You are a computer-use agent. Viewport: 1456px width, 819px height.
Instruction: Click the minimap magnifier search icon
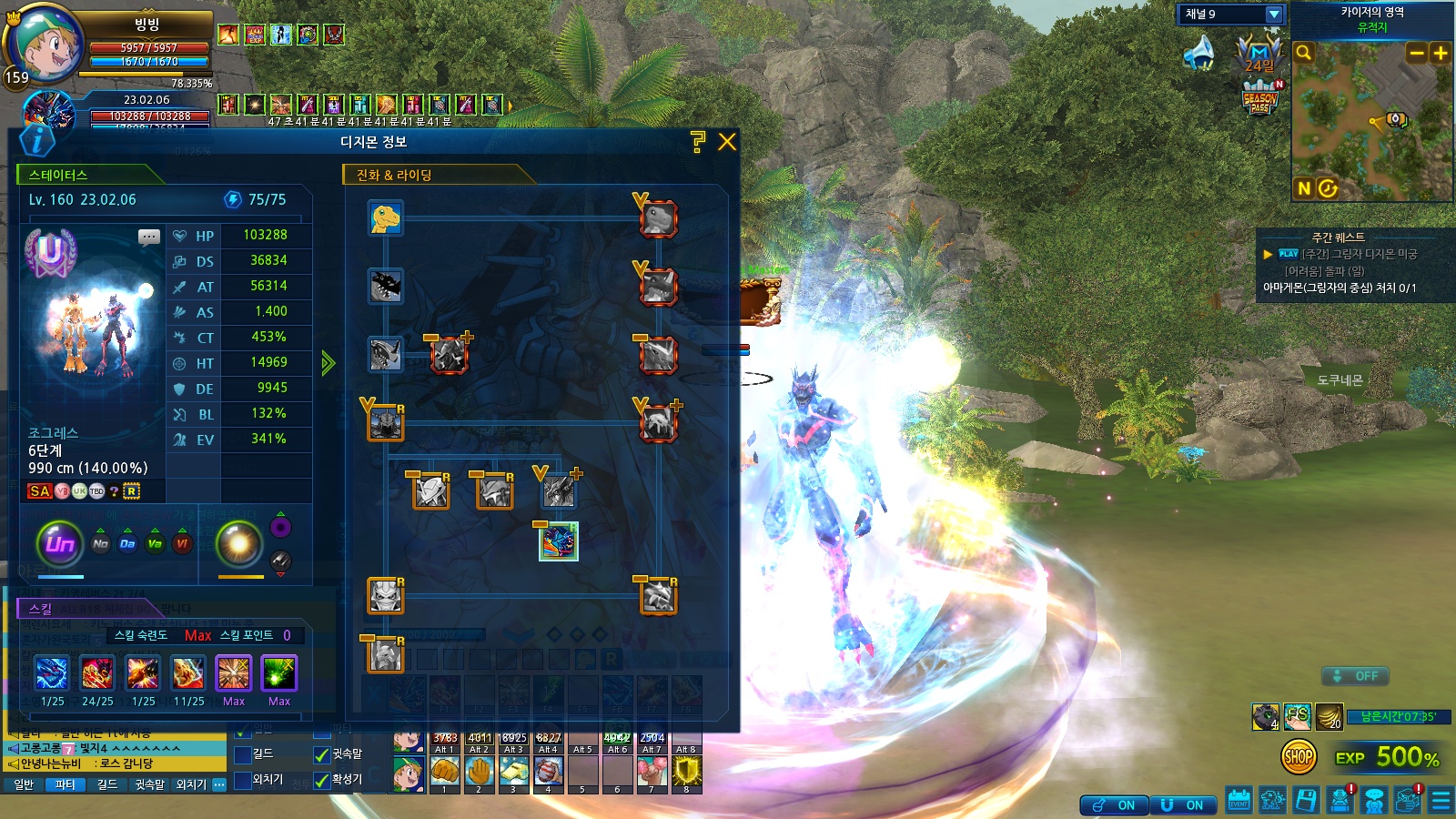click(x=1303, y=53)
